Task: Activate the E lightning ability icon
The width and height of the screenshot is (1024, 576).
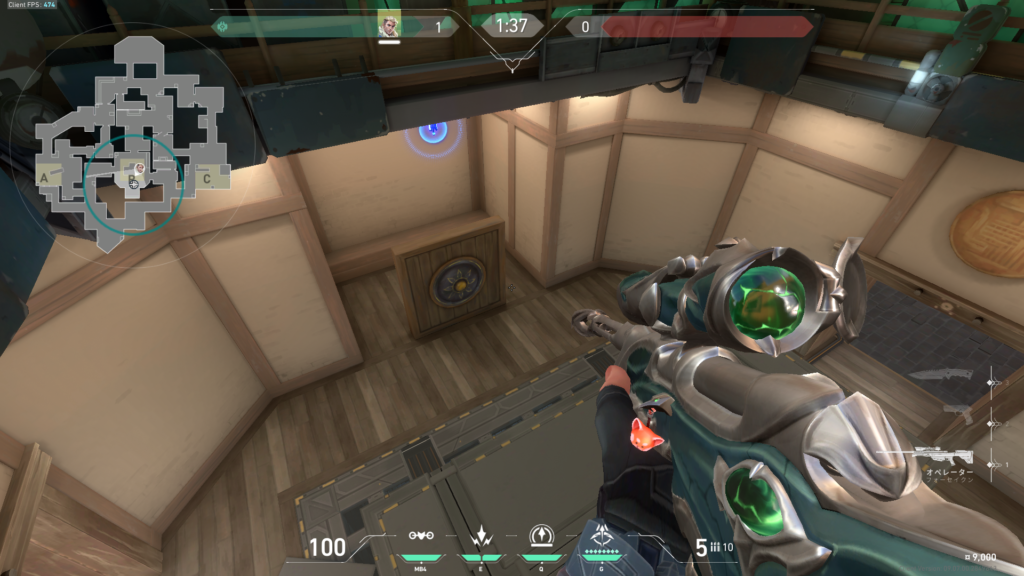Action: [x=480, y=535]
